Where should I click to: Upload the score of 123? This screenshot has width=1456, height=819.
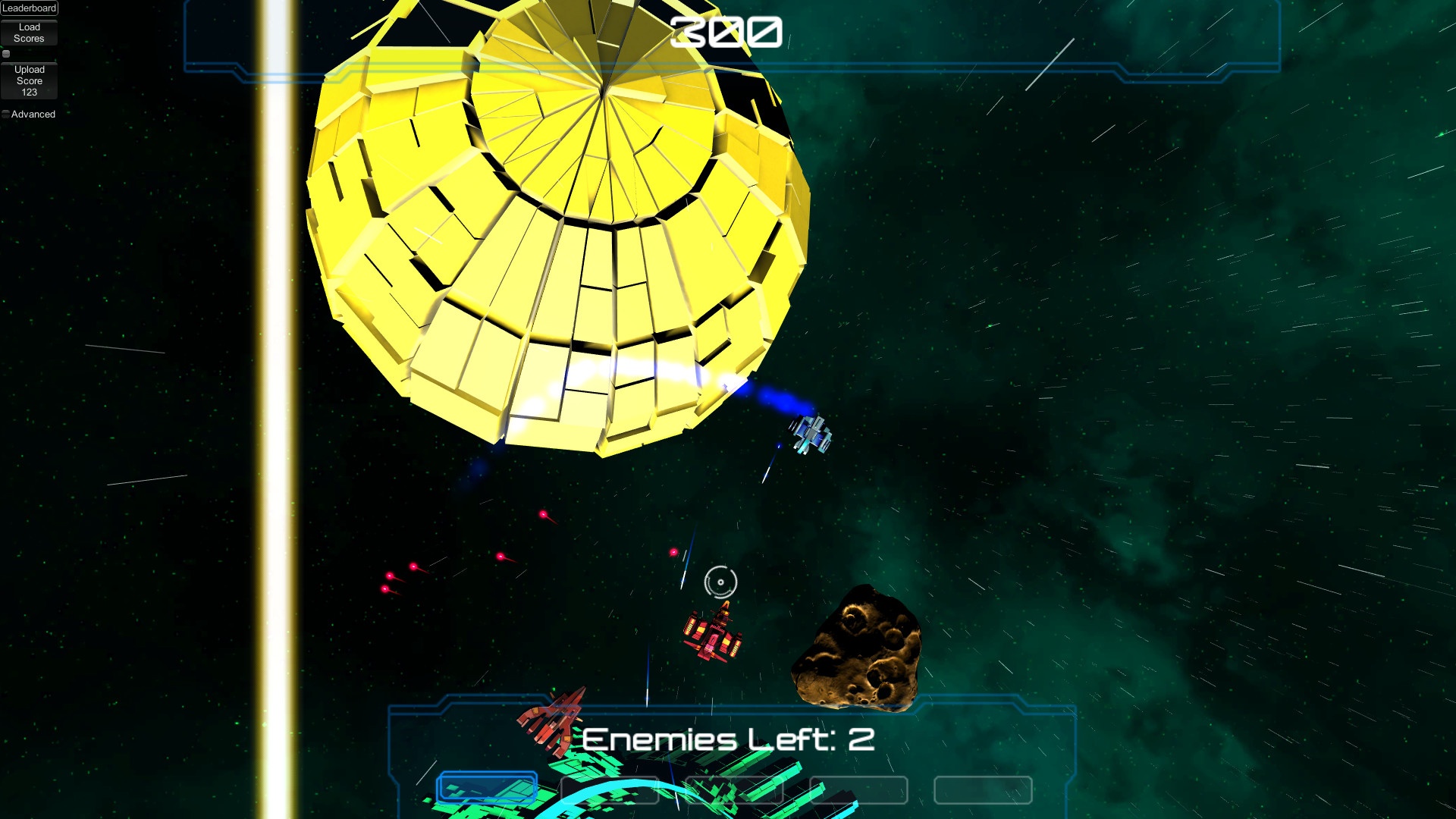pos(29,80)
